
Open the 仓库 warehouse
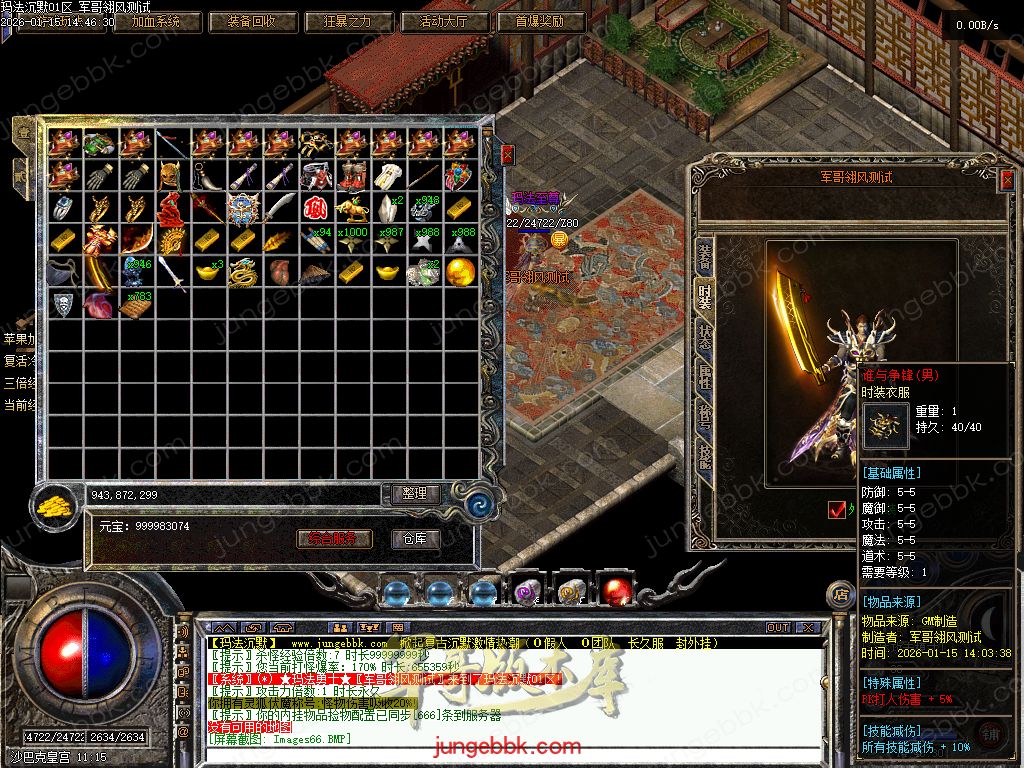415,539
